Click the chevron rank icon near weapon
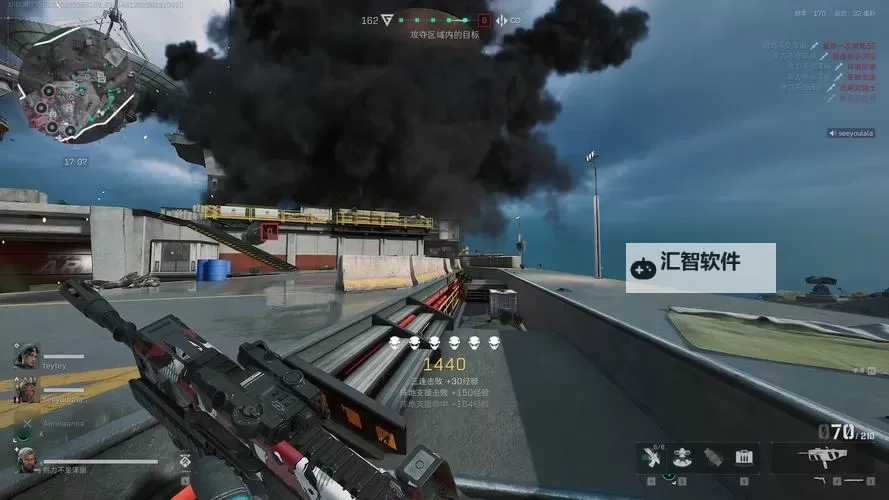The height and width of the screenshot is (500, 889). tap(185, 461)
